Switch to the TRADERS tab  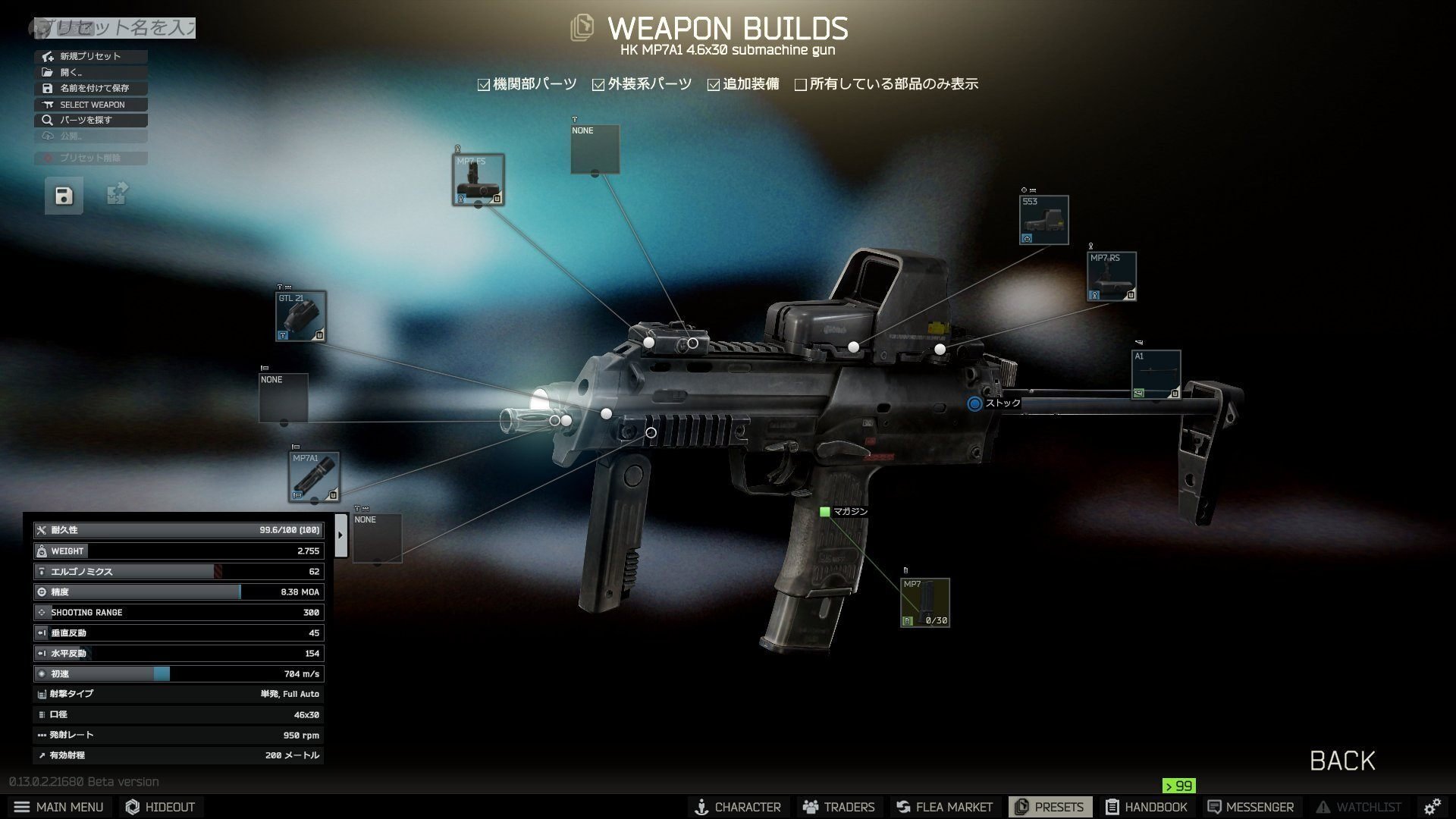(x=839, y=806)
